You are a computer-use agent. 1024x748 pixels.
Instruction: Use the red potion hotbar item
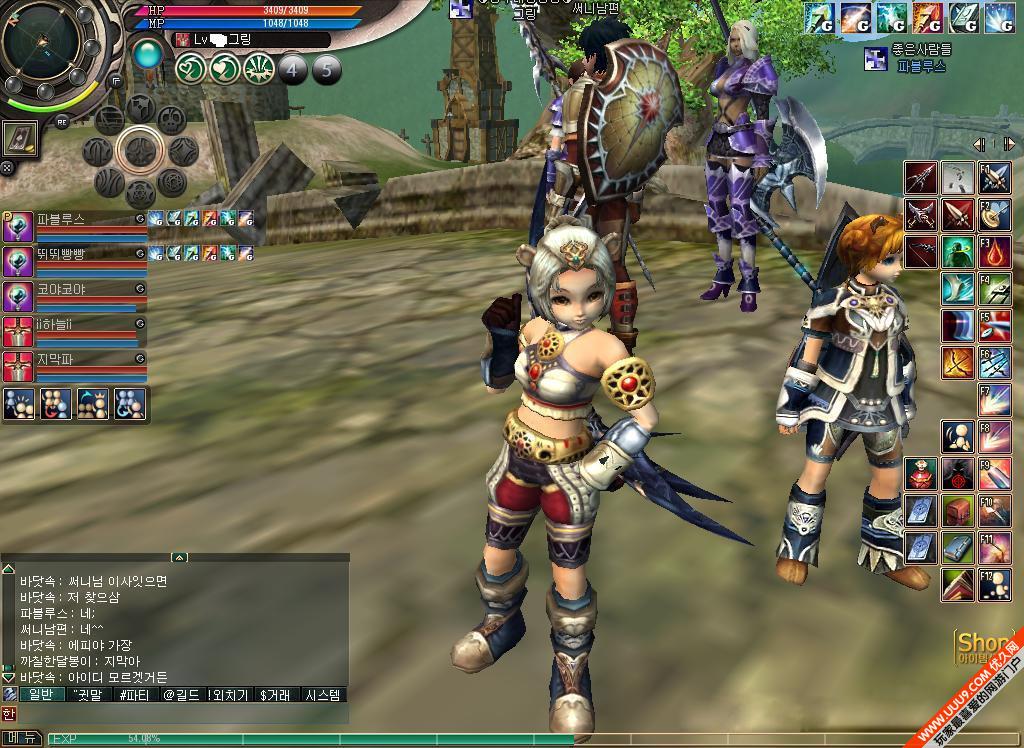click(x=920, y=472)
